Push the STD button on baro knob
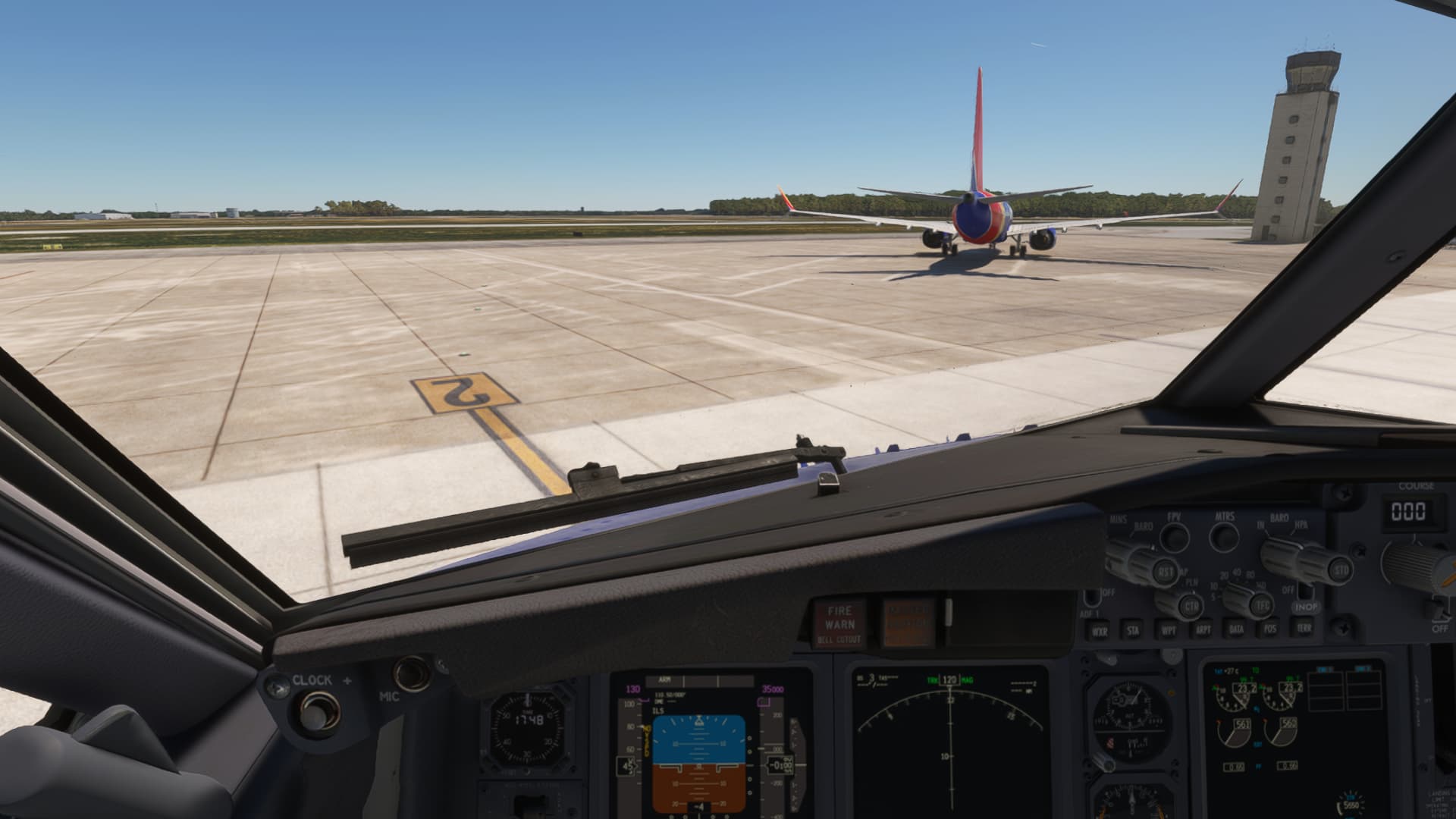Viewport: 1456px width, 819px height. tap(1341, 569)
